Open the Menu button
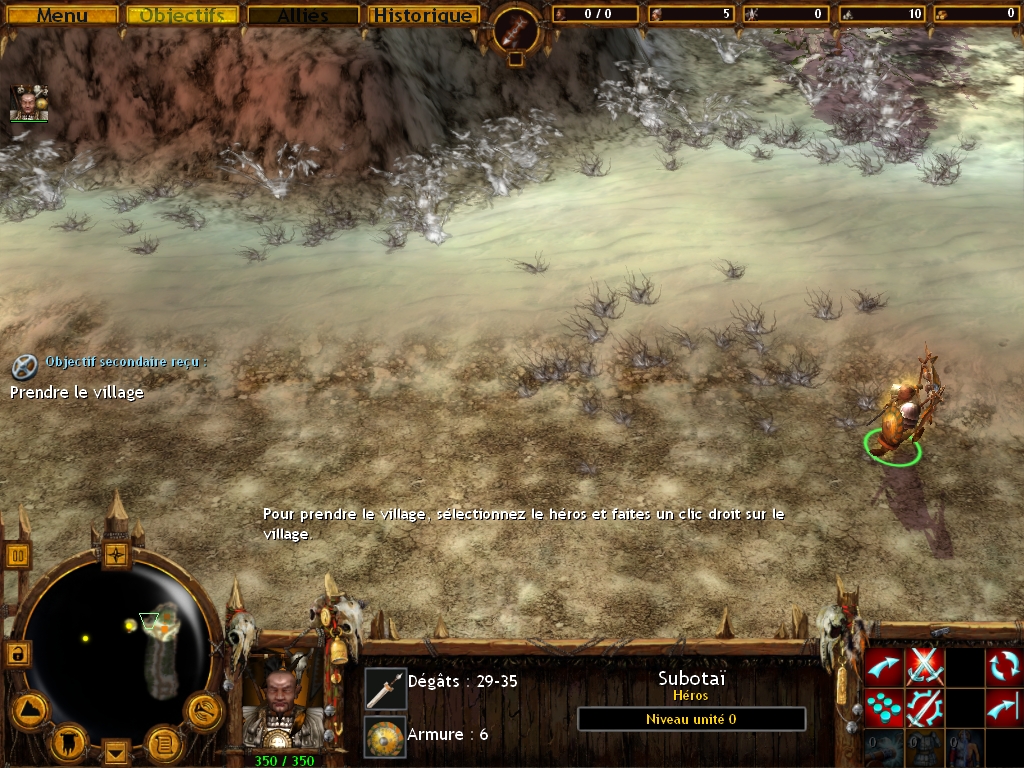This screenshot has height=768, width=1024. [x=62, y=15]
